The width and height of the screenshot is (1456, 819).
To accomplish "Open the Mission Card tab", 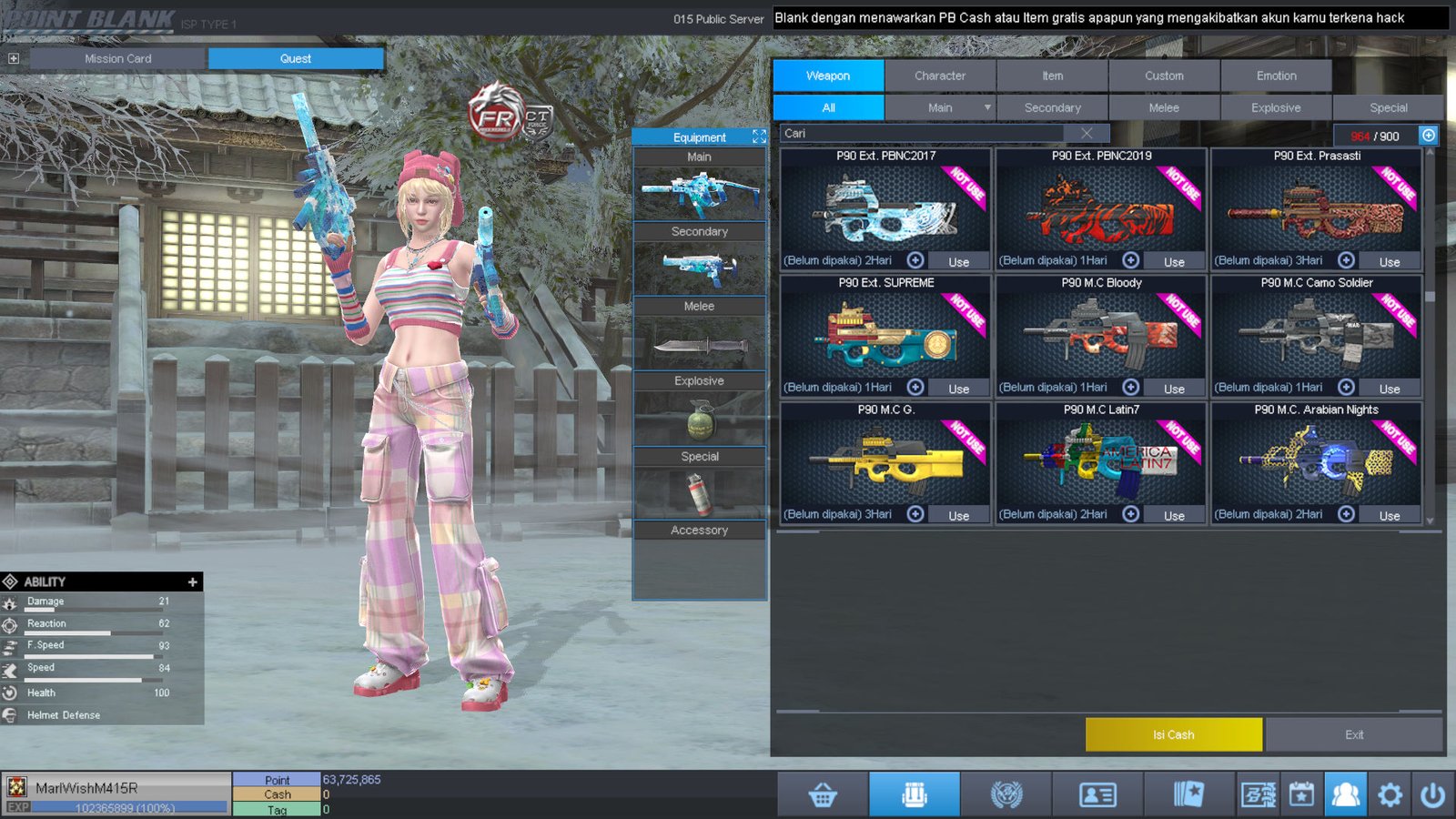I will click(x=118, y=58).
